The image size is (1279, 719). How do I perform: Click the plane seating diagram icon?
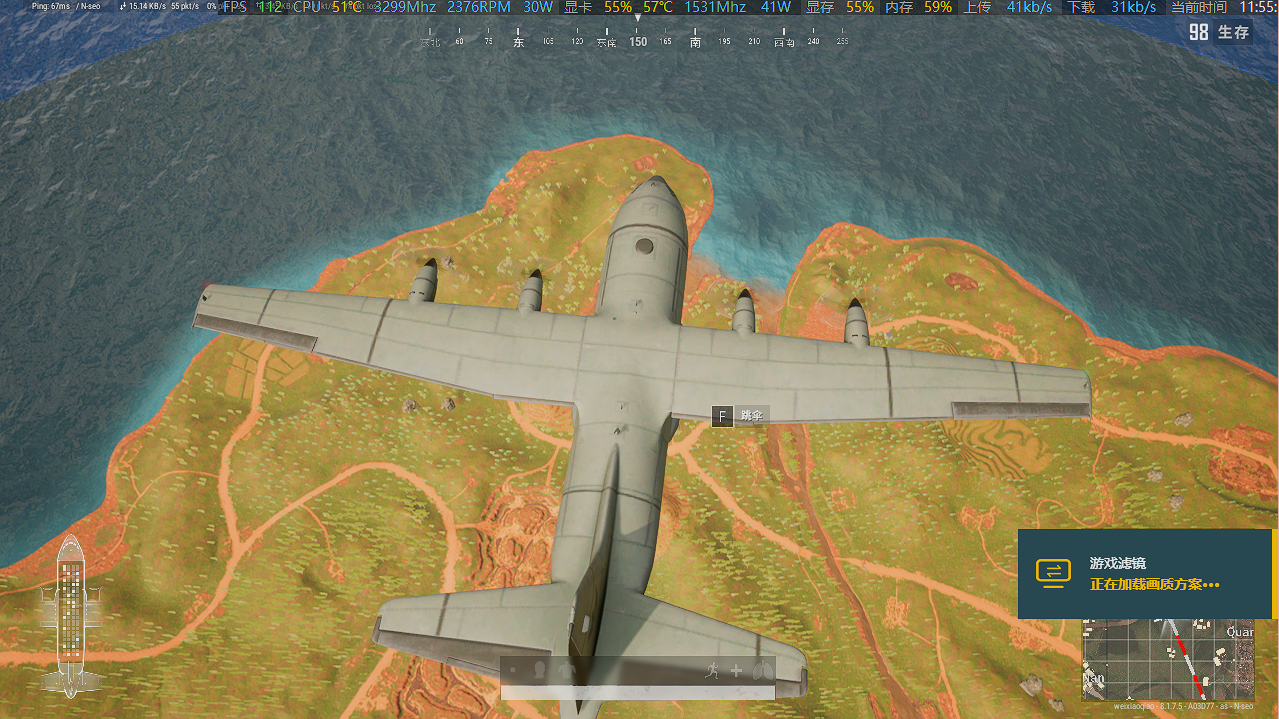(x=70, y=615)
